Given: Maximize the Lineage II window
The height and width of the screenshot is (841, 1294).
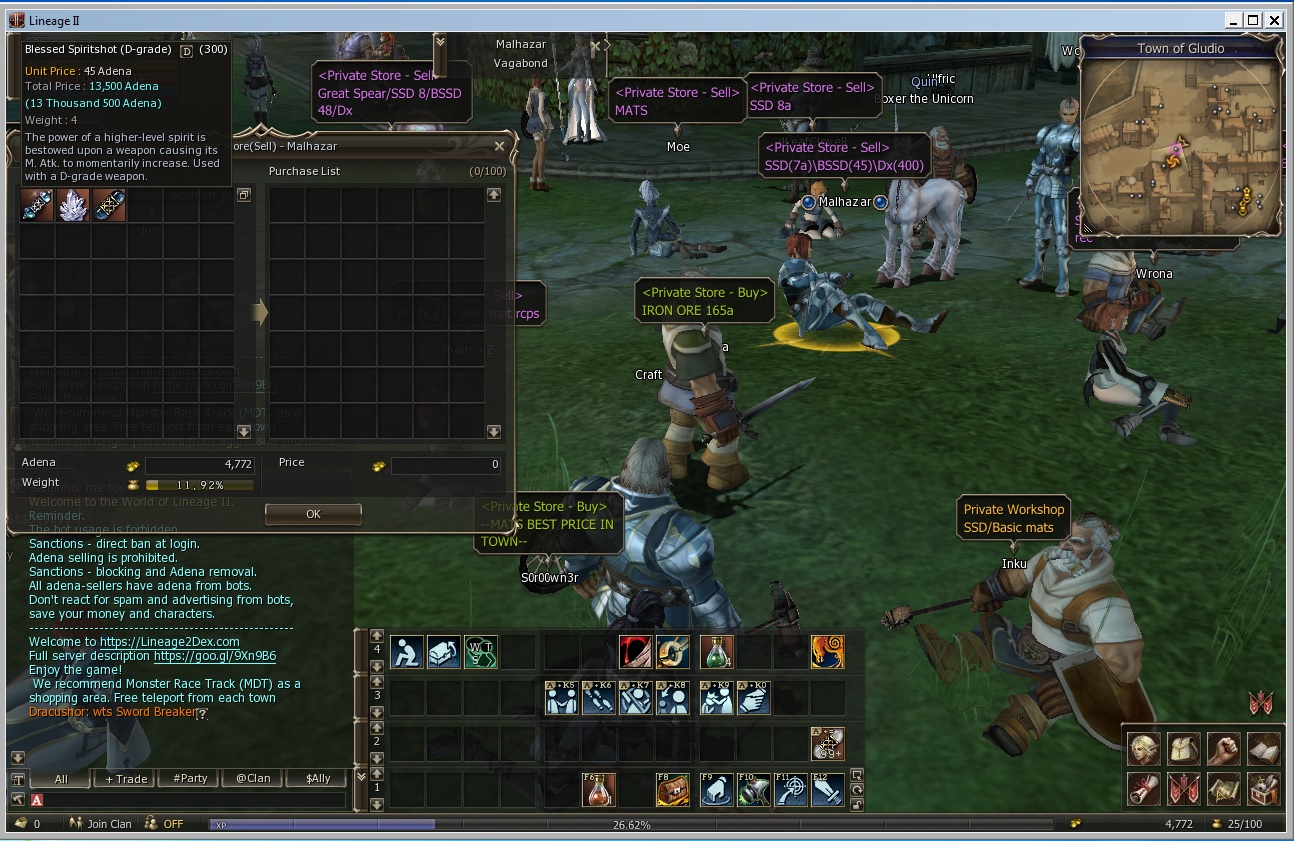Looking at the screenshot, I should pyautogui.click(x=1254, y=19).
